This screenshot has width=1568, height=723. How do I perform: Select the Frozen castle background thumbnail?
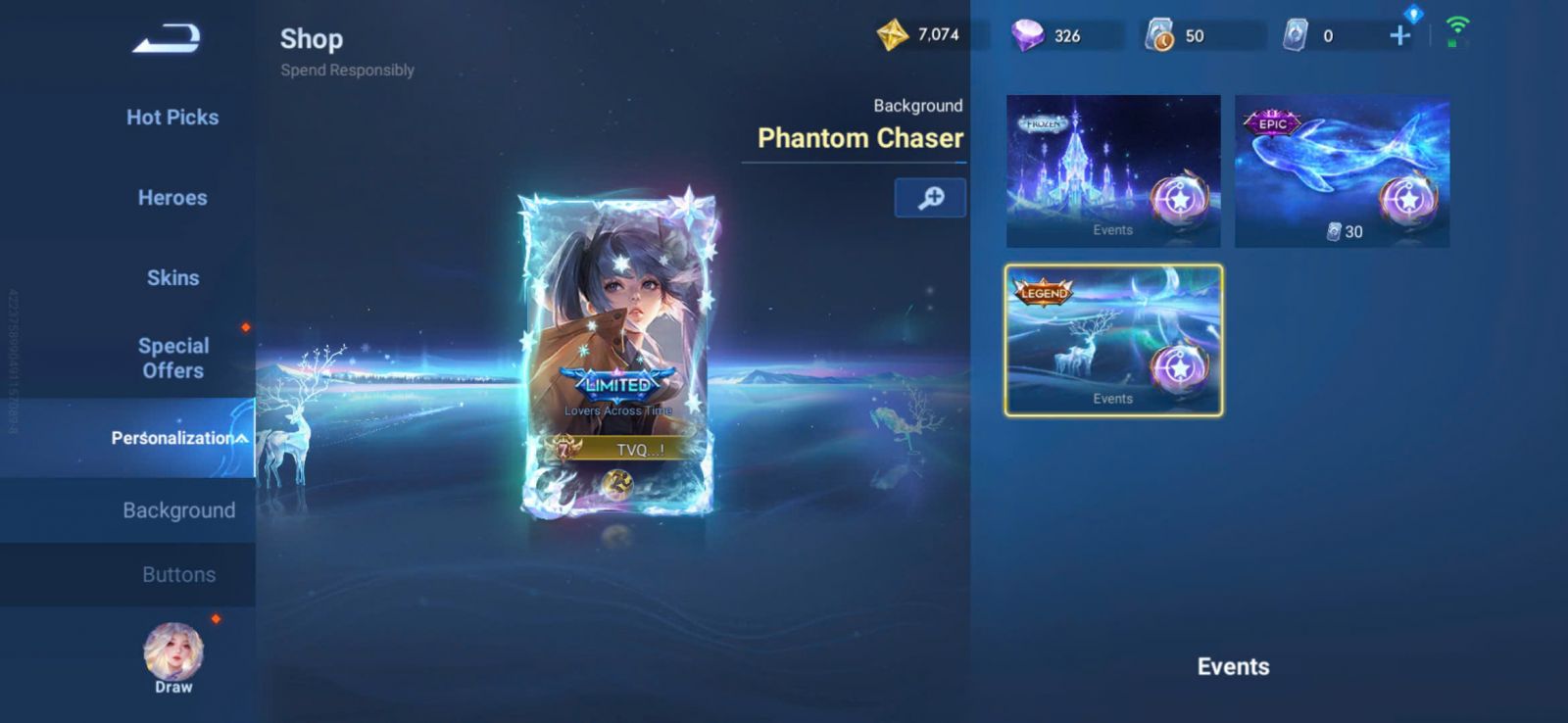point(1113,170)
